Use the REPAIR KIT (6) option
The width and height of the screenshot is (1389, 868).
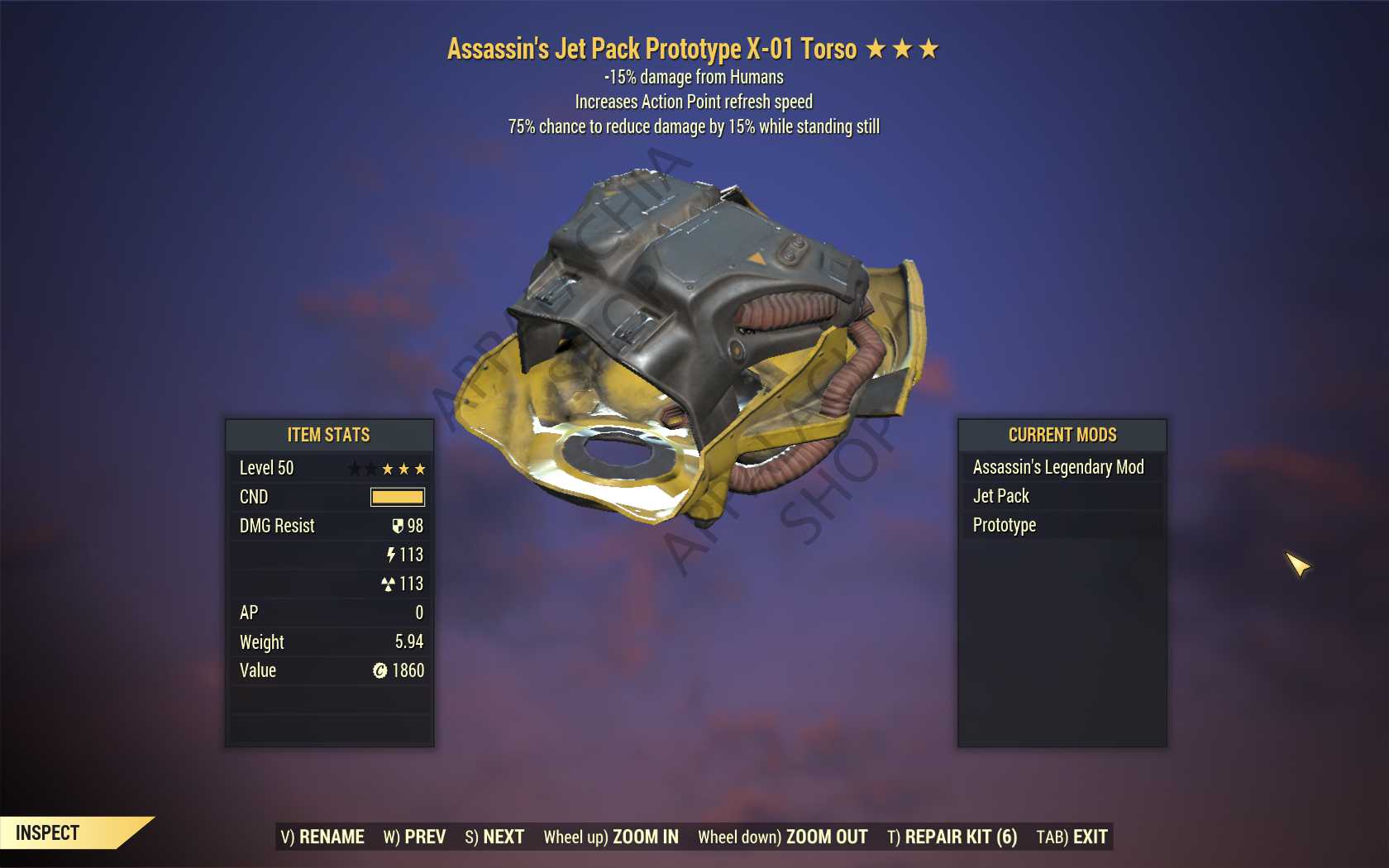[952, 837]
